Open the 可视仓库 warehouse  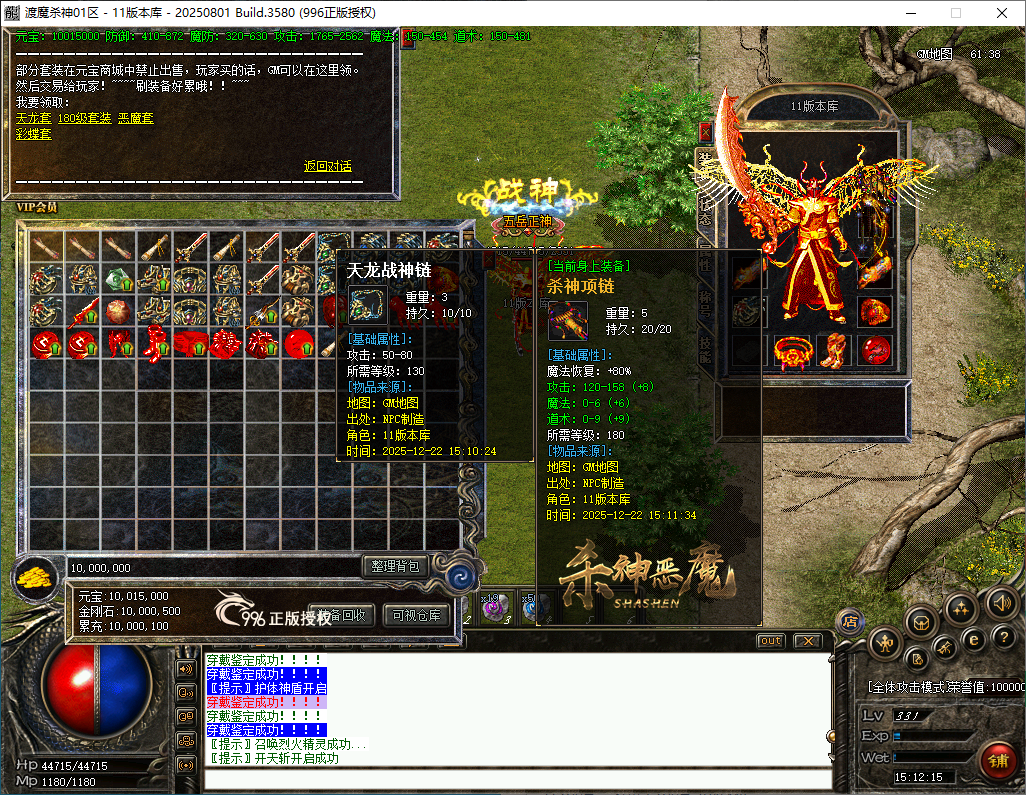[416, 615]
